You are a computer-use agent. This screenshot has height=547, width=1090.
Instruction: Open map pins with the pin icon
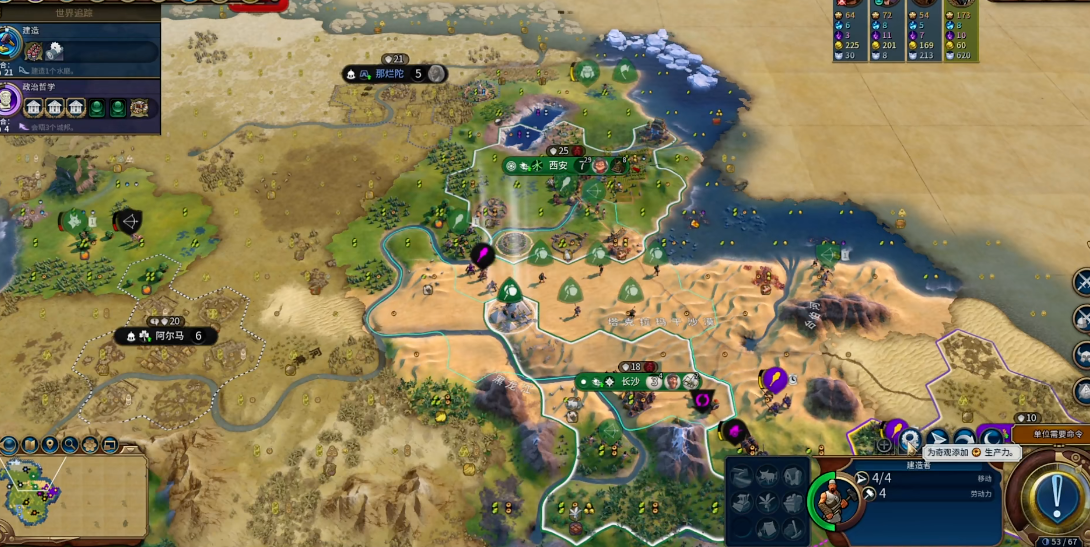[50, 444]
